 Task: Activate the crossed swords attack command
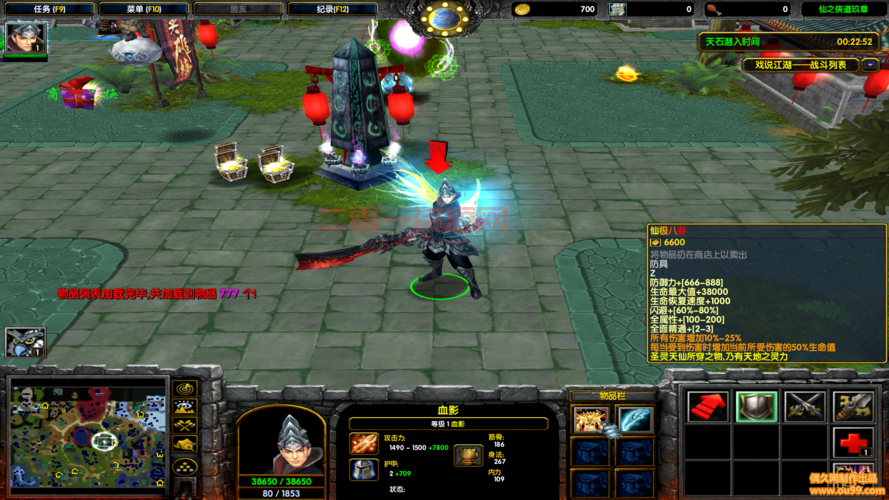[805, 405]
